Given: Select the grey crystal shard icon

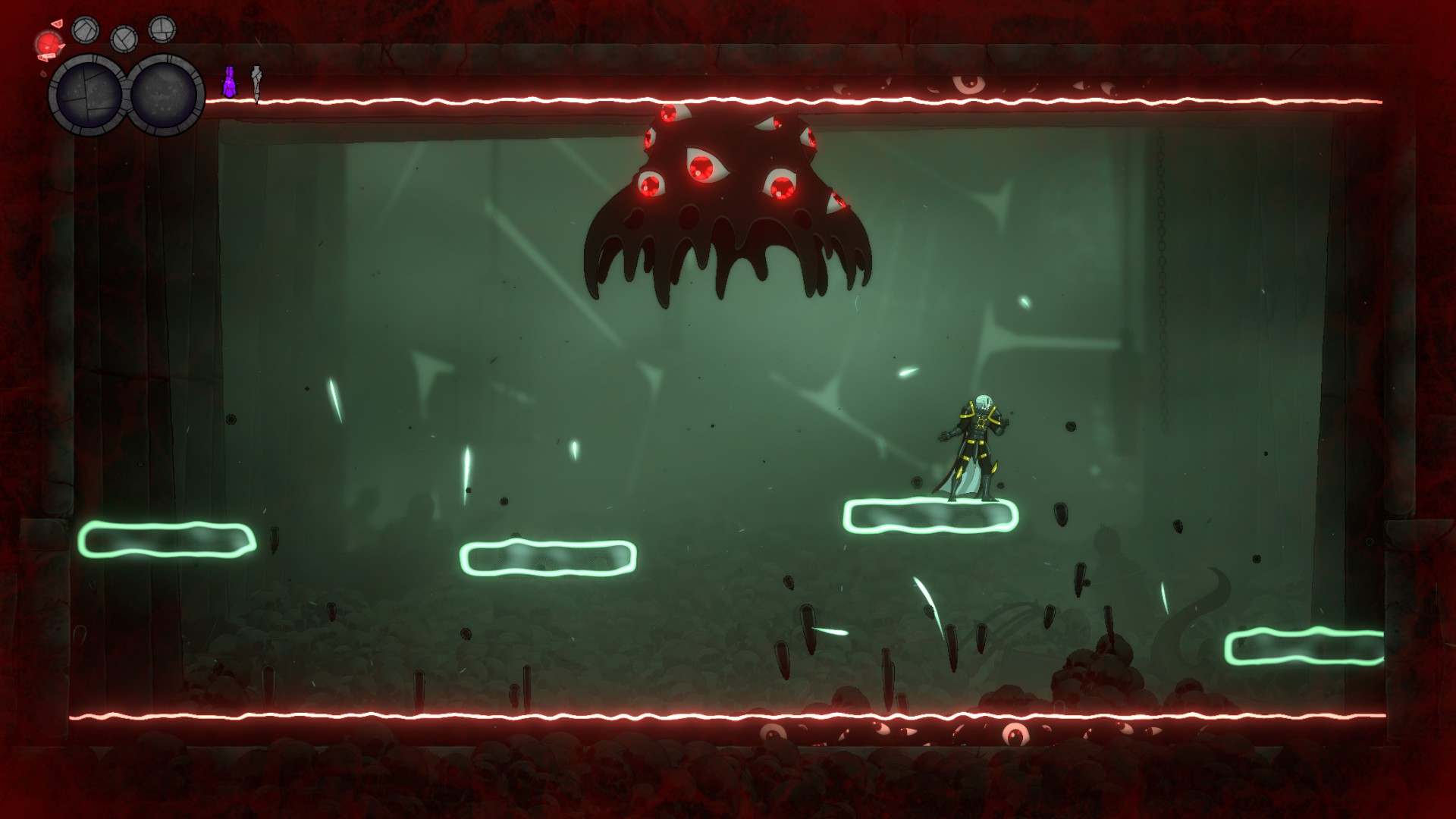Looking at the screenshot, I should pos(256,83).
